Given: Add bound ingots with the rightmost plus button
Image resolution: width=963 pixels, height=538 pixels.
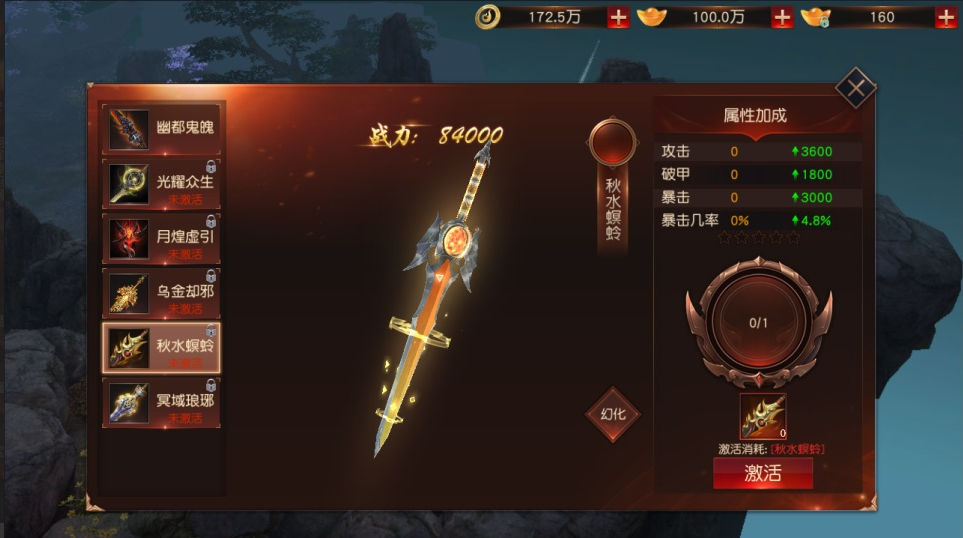Looking at the screenshot, I should [x=944, y=17].
